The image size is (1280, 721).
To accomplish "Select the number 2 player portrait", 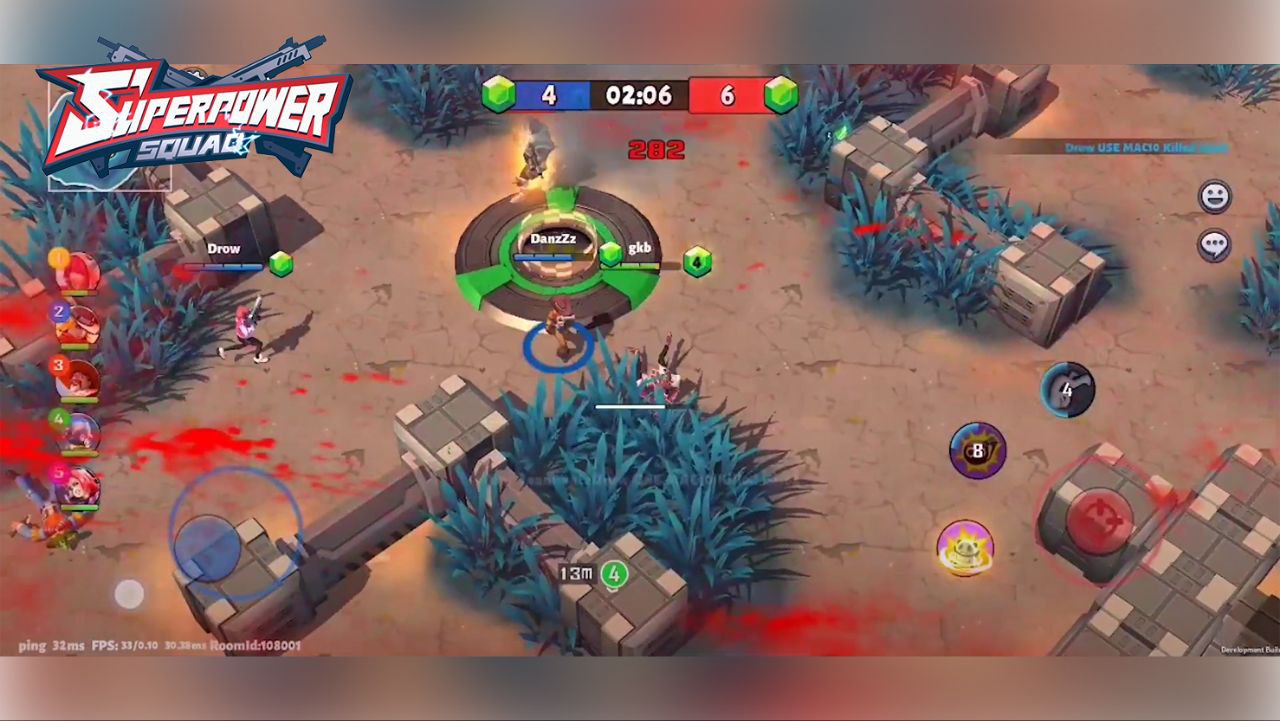I will coord(78,324).
